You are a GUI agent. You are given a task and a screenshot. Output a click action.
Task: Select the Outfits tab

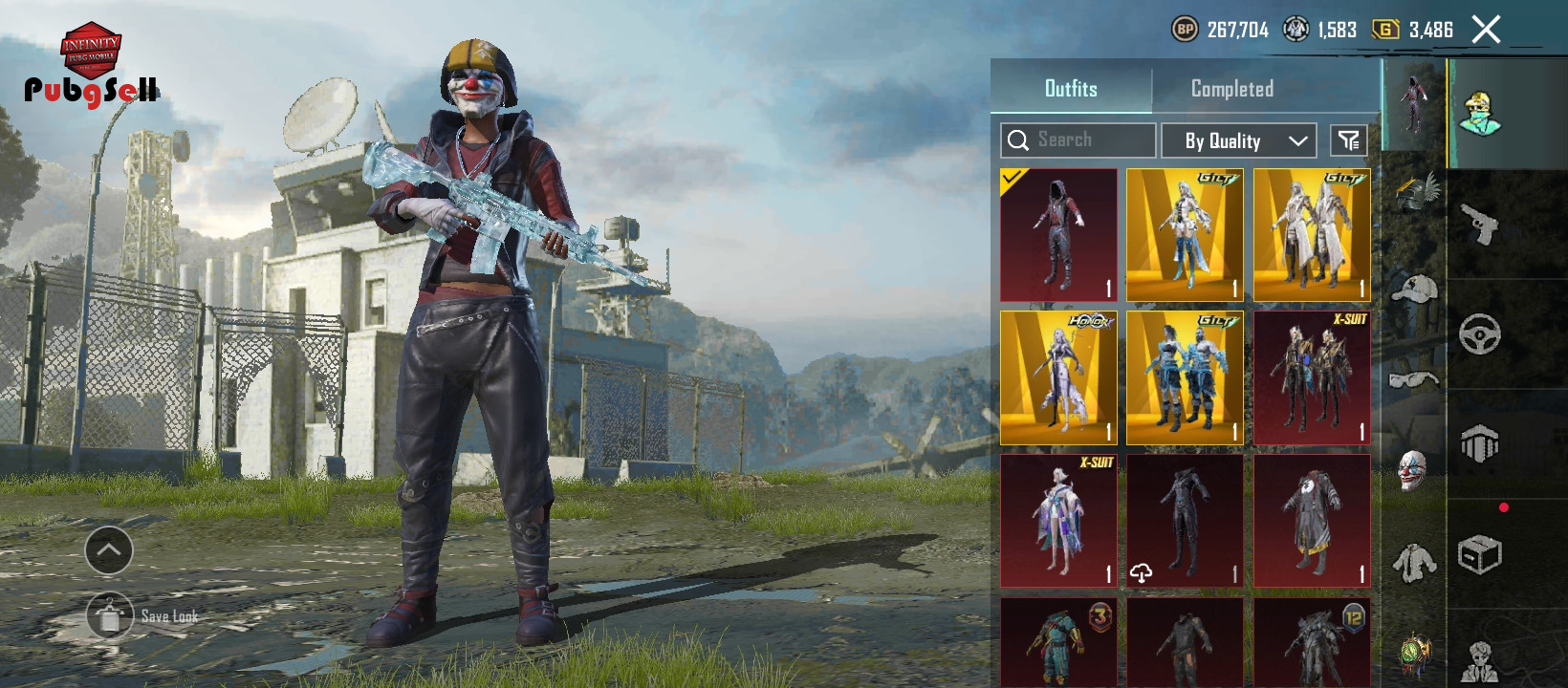pos(1071,89)
